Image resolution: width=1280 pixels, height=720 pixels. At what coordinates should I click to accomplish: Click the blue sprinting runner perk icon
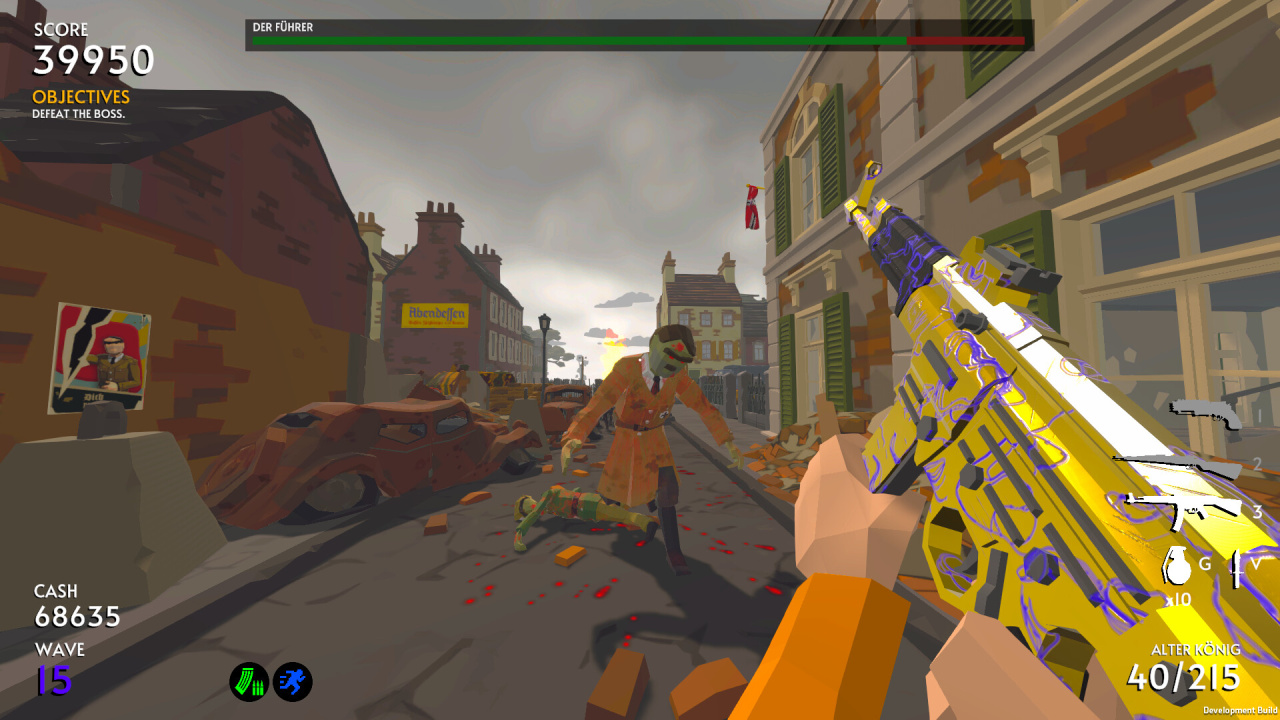[293, 682]
